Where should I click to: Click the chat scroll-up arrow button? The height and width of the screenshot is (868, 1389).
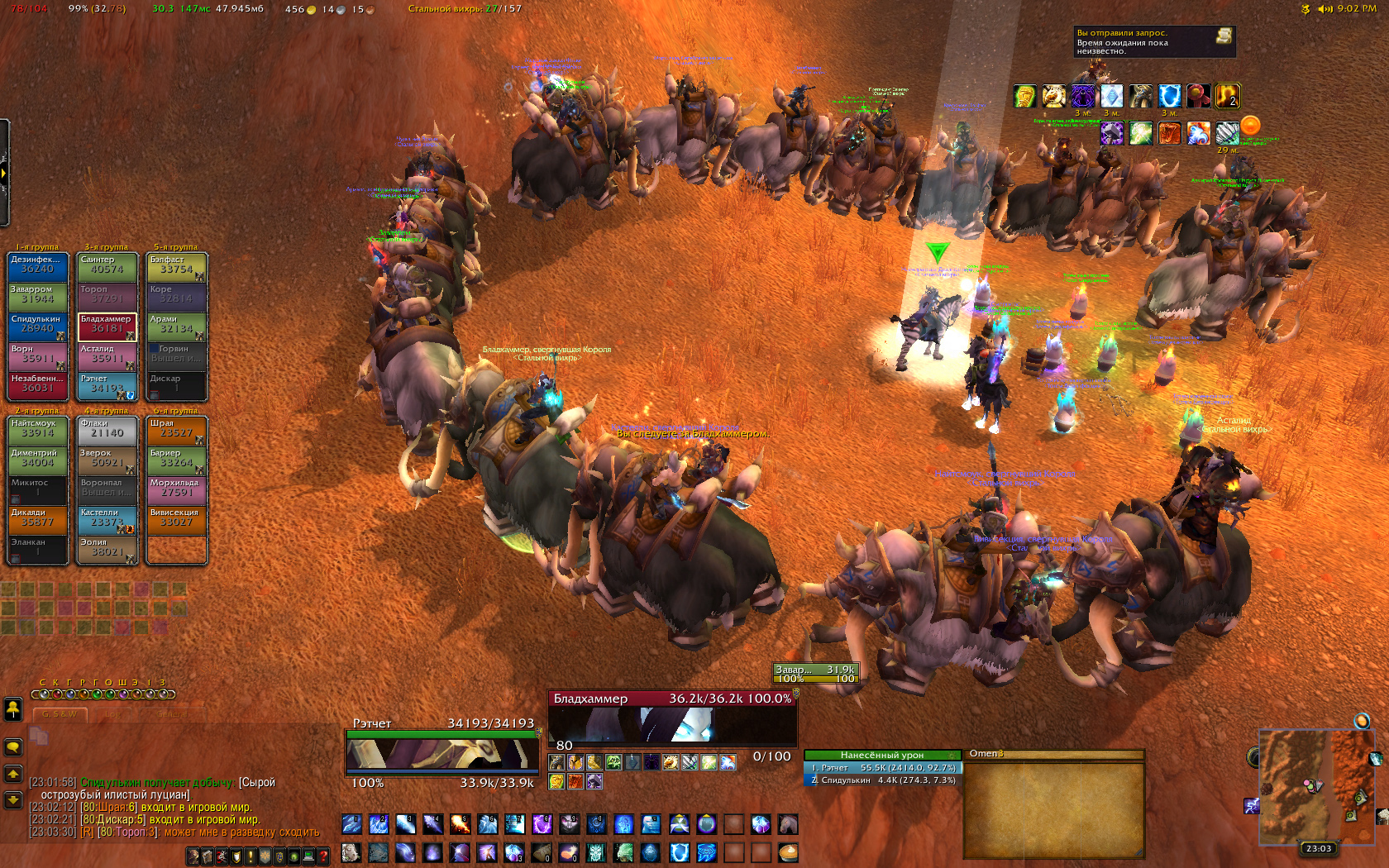pos(13,774)
